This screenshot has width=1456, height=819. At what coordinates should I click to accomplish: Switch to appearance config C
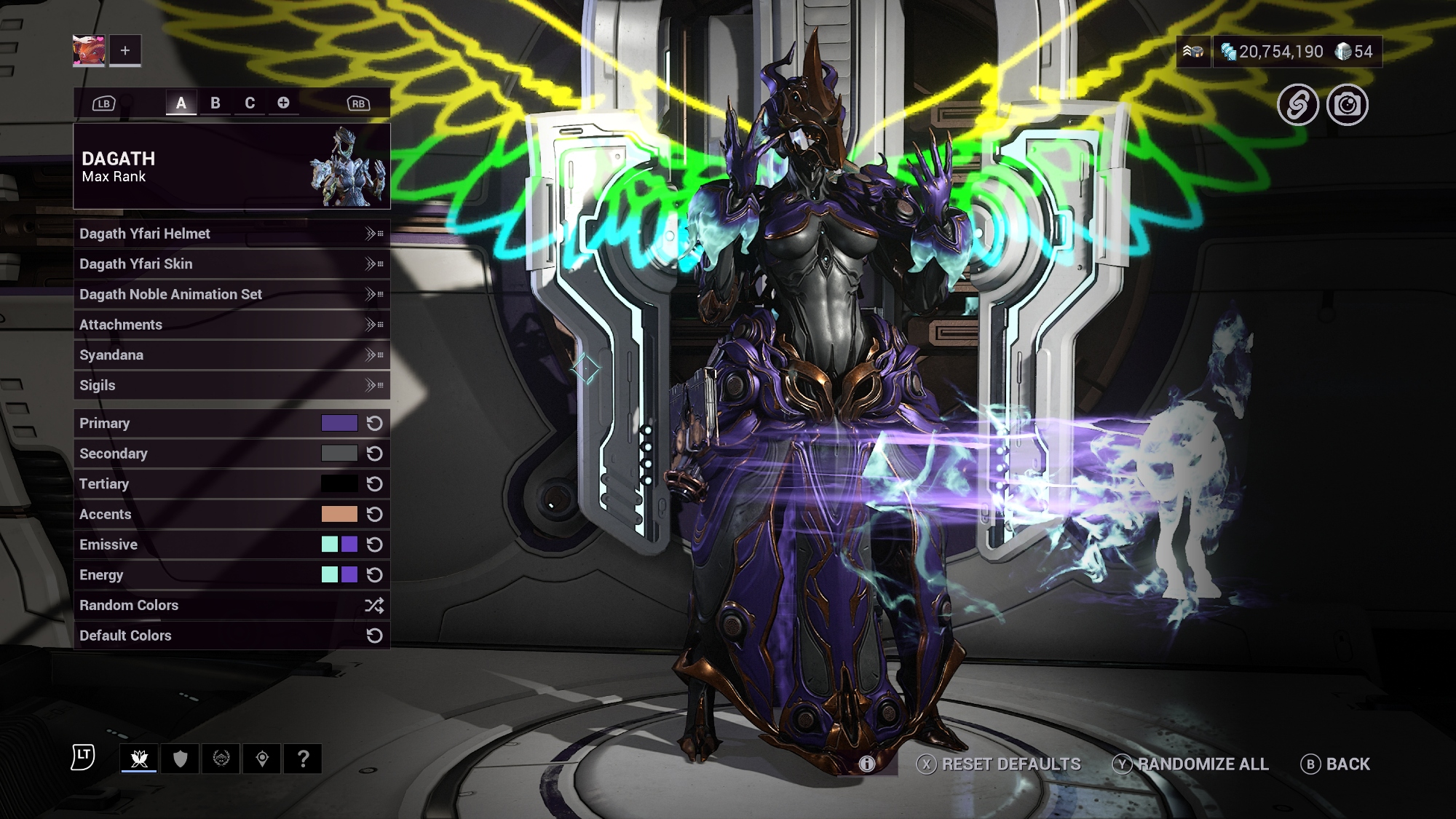(250, 103)
